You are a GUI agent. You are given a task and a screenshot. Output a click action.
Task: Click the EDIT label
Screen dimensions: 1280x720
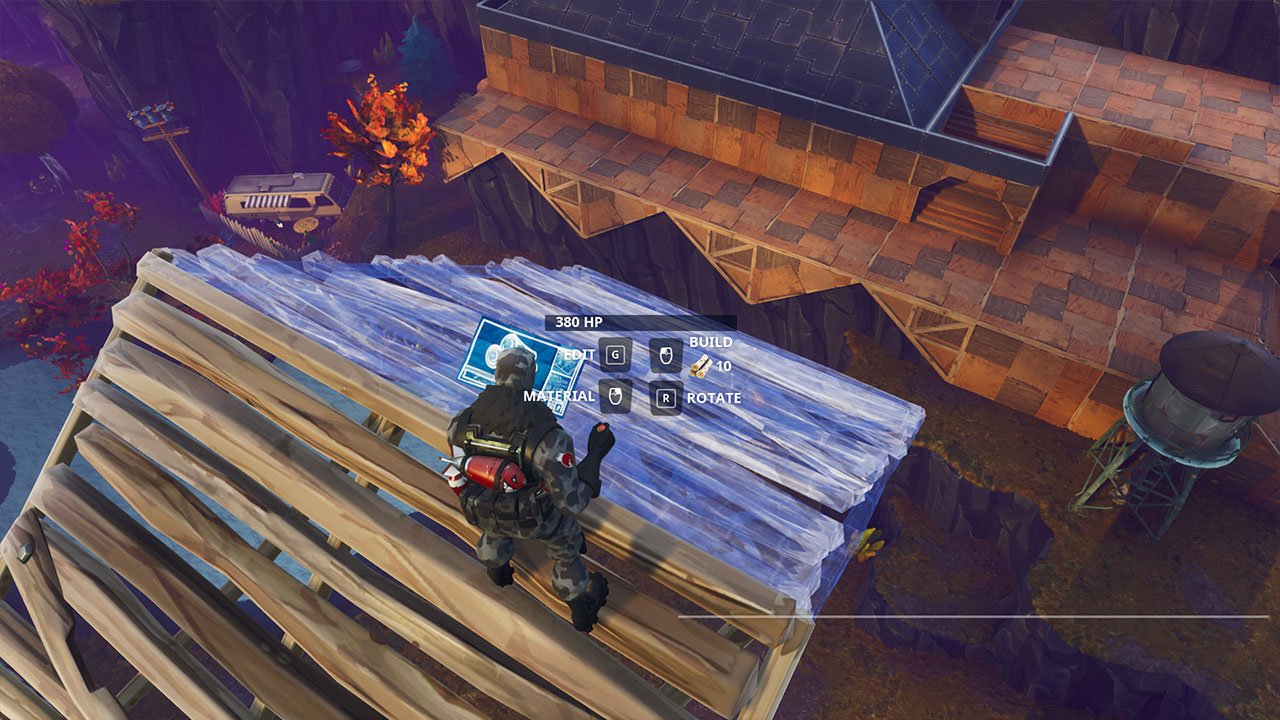point(580,354)
